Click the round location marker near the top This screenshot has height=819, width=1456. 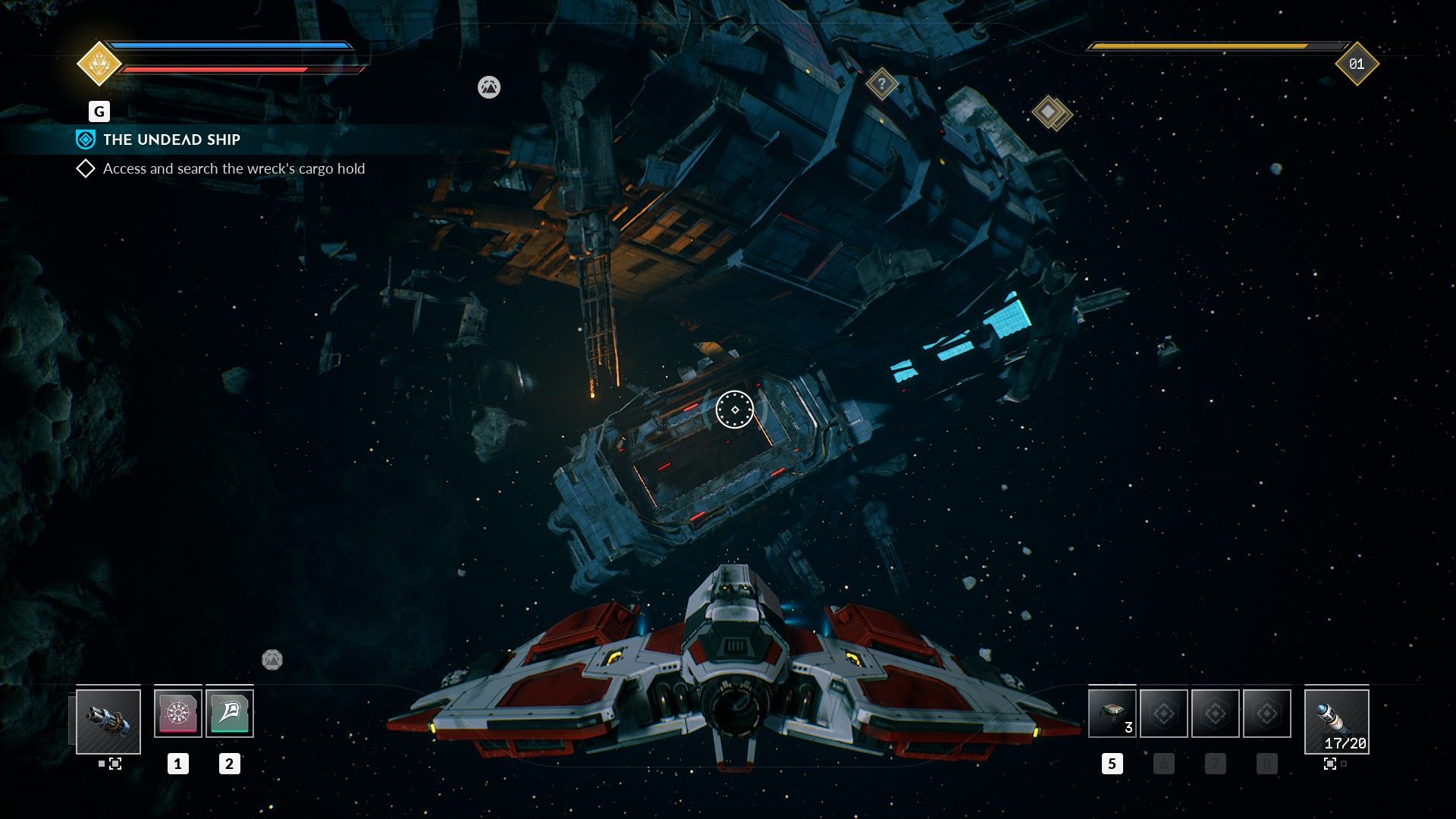coord(489,87)
